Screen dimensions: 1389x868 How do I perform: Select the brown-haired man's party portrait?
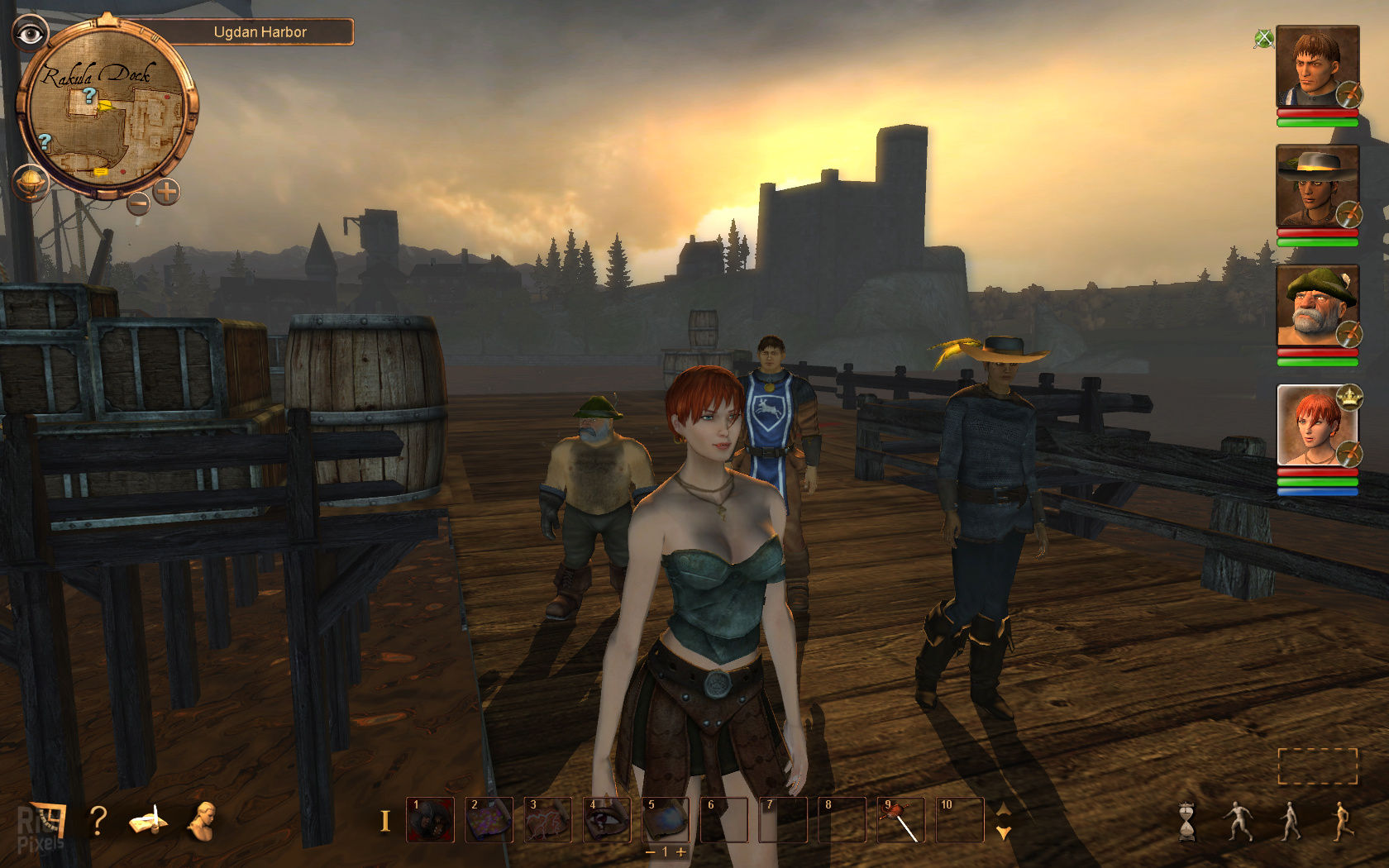pos(1317,68)
